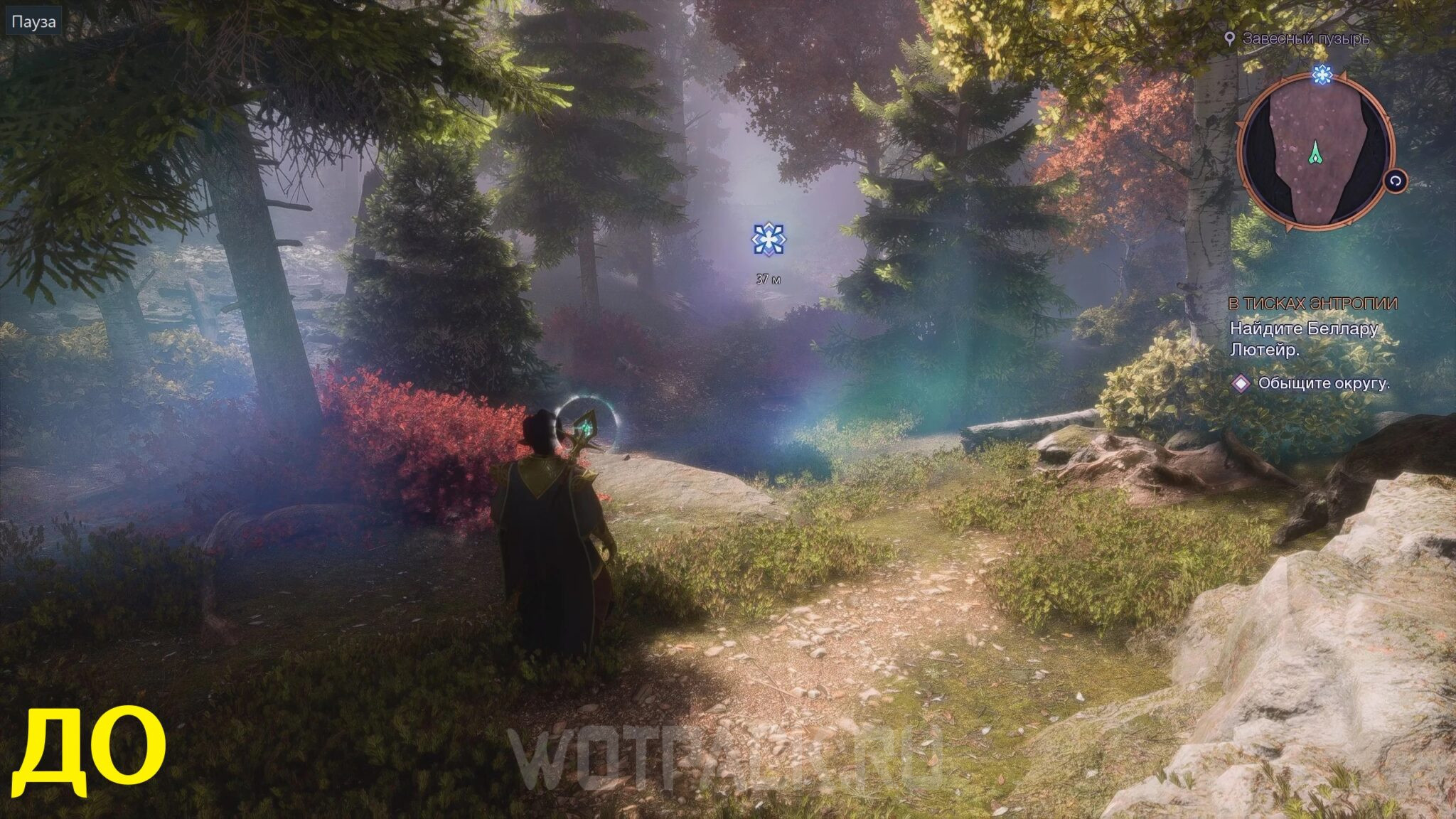Select the green player arrow on the minimap
The image size is (1456, 819).
pos(1317,153)
